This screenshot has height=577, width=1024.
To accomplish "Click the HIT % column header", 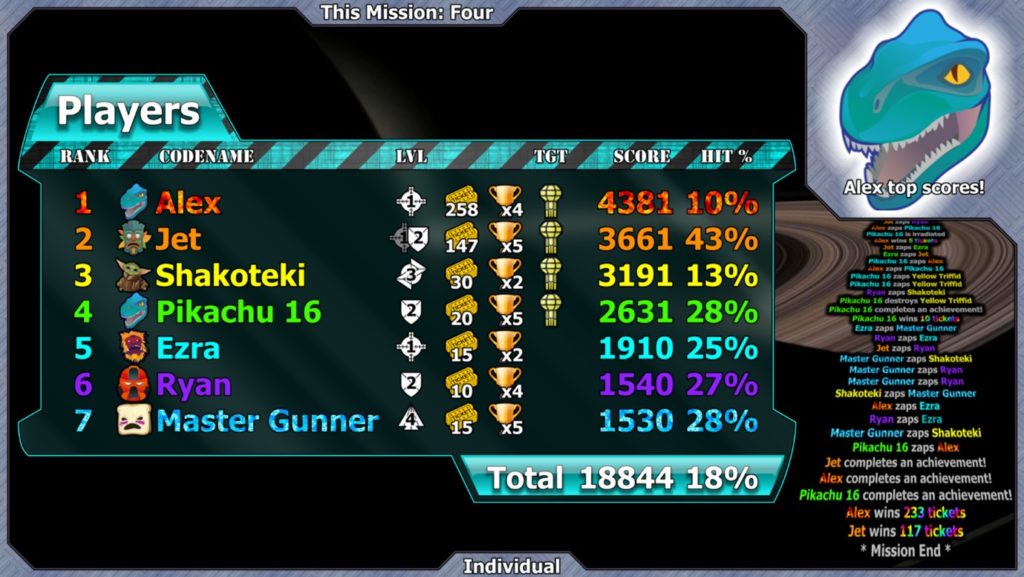I will coord(728,157).
